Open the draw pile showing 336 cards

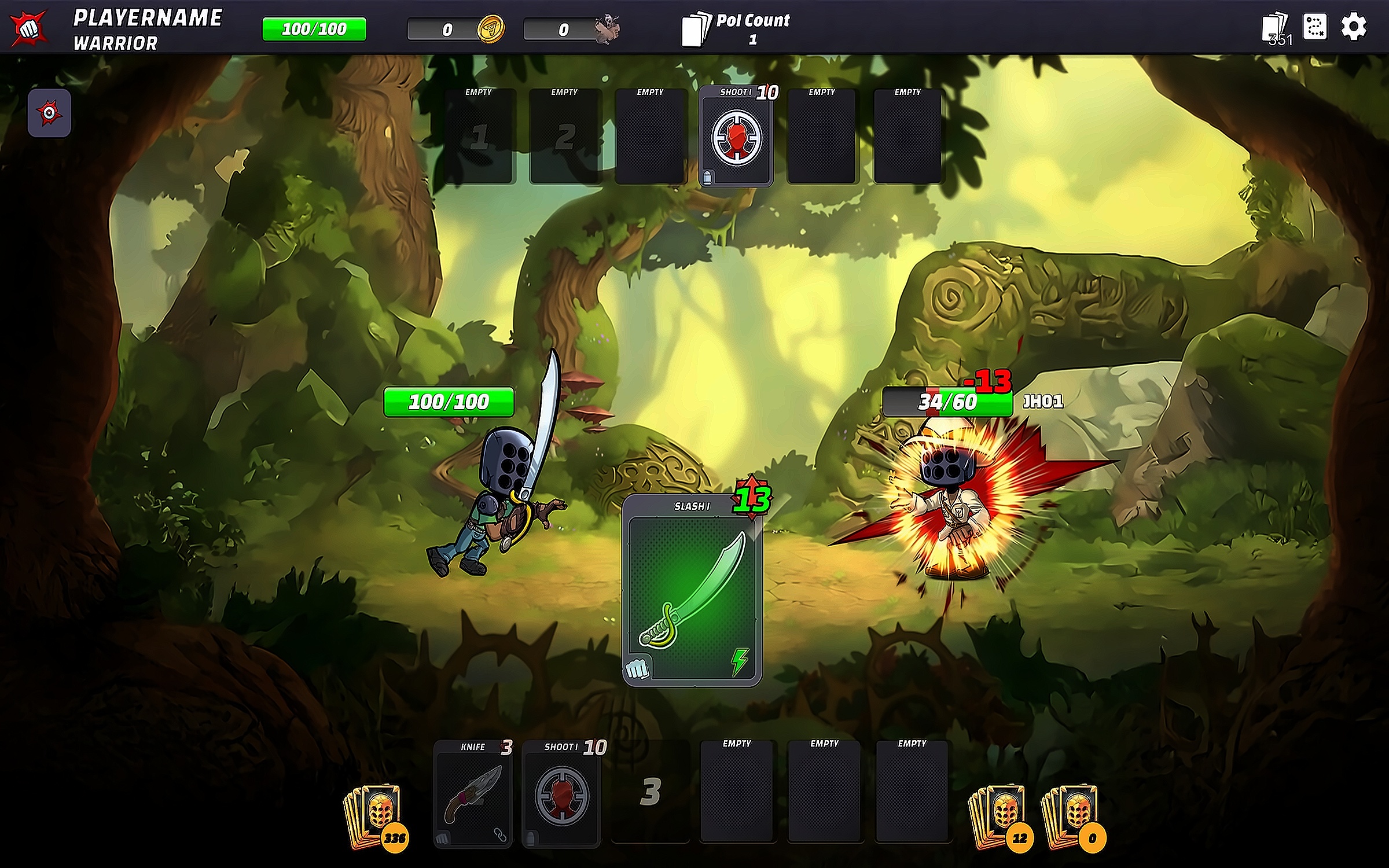point(375,816)
